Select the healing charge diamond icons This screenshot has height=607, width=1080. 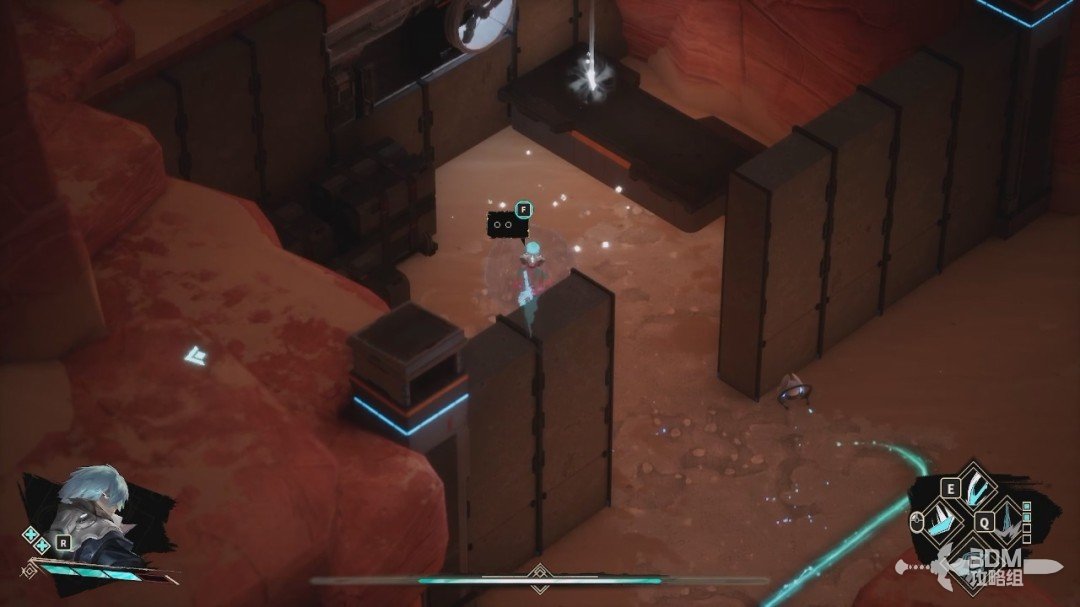36,541
